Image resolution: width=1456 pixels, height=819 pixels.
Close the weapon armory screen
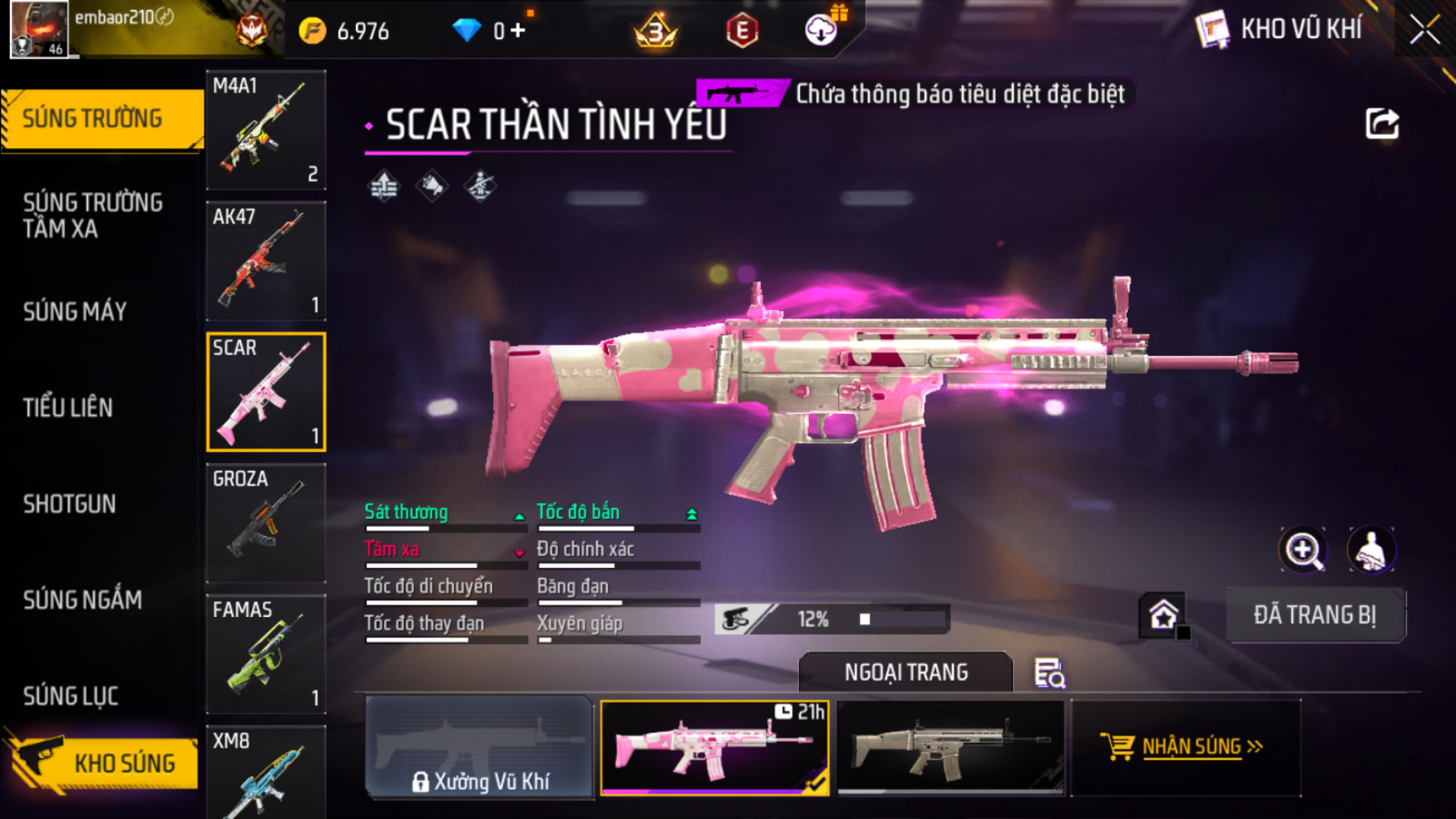tap(1424, 30)
